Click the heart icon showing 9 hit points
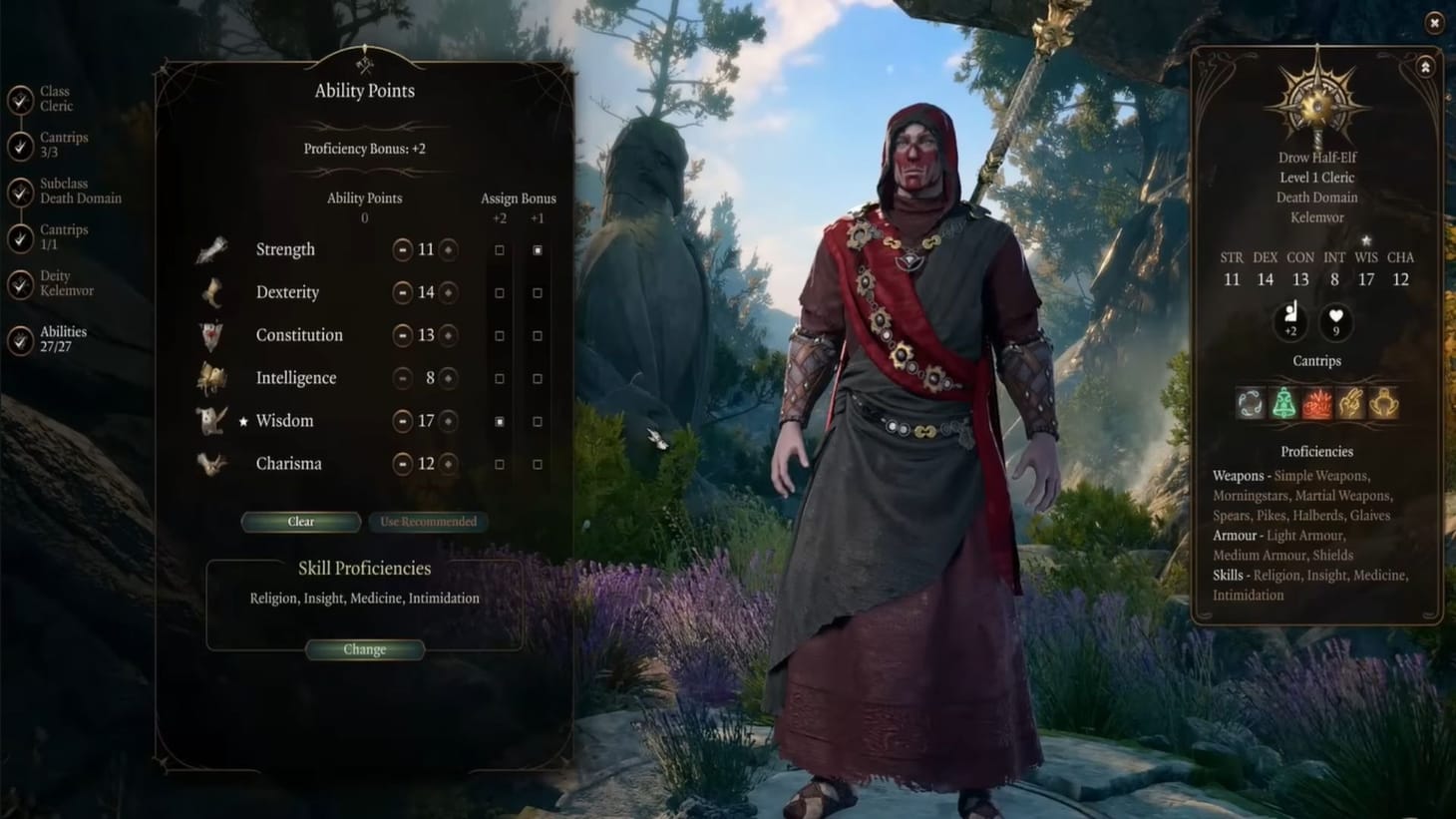 click(1335, 323)
